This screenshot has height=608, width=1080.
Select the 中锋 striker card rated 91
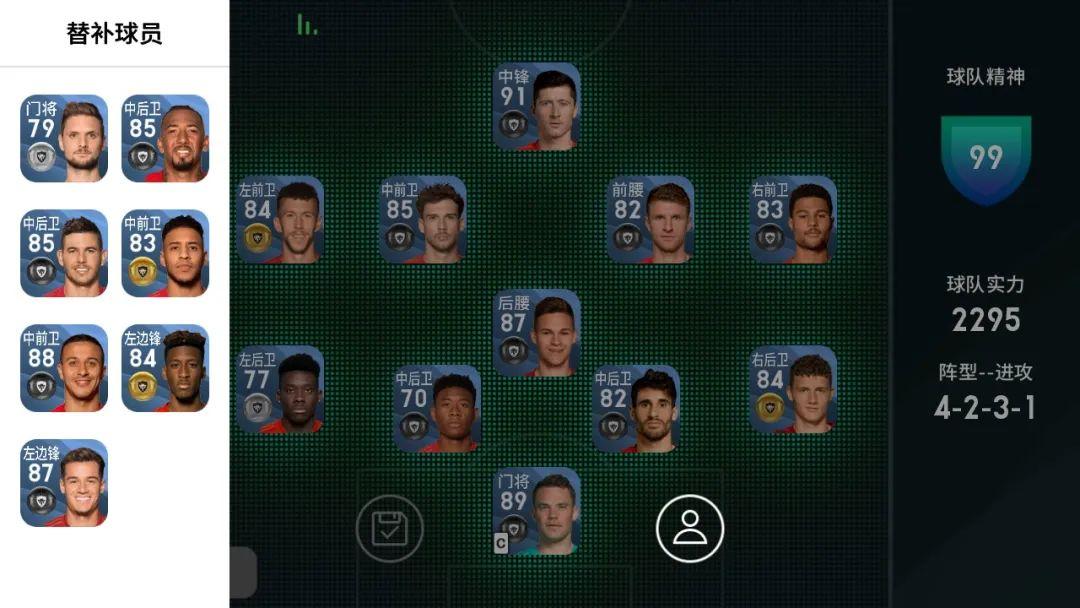point(537,107)
